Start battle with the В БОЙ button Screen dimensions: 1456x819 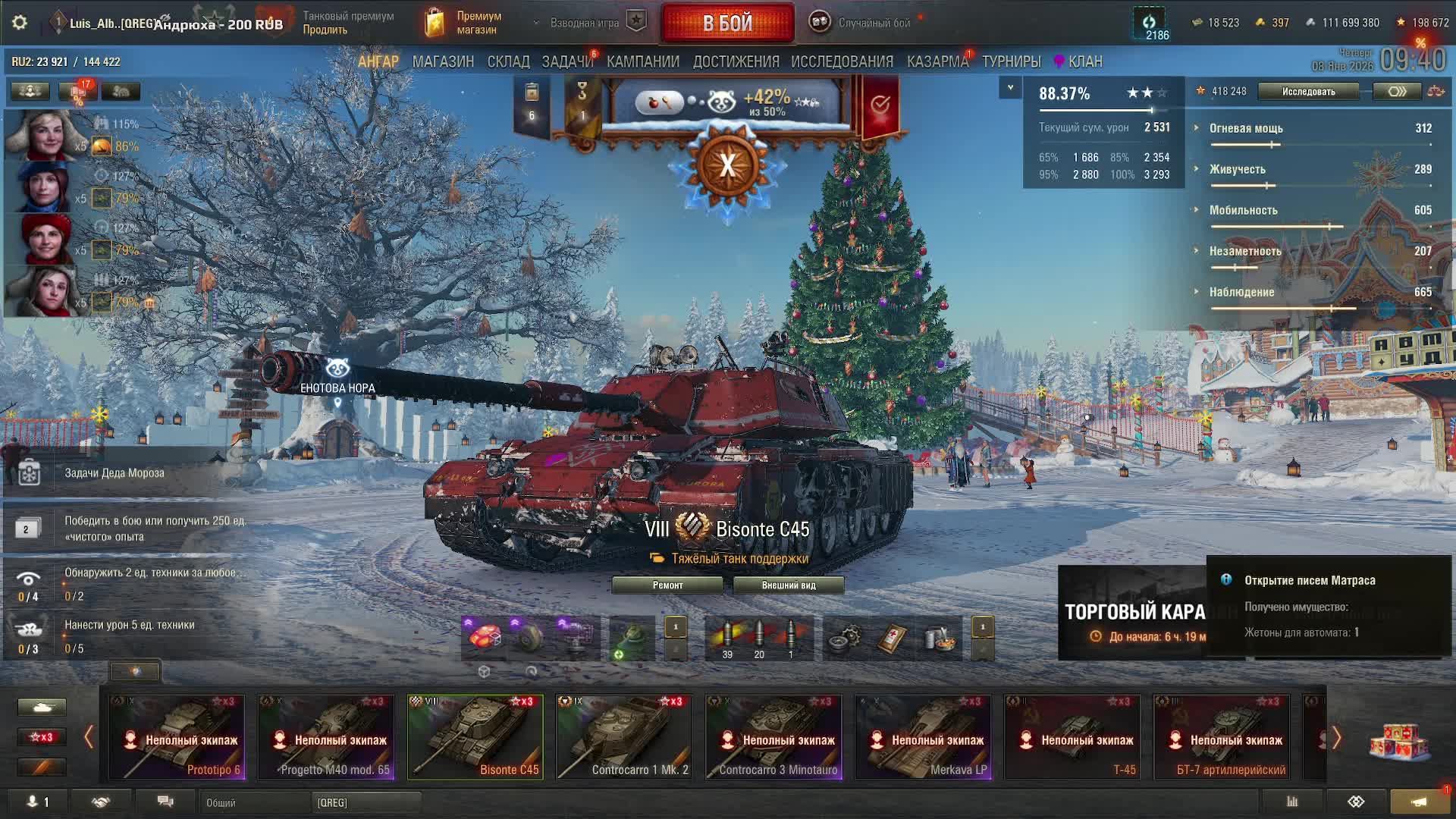click(x=727, y=24)
